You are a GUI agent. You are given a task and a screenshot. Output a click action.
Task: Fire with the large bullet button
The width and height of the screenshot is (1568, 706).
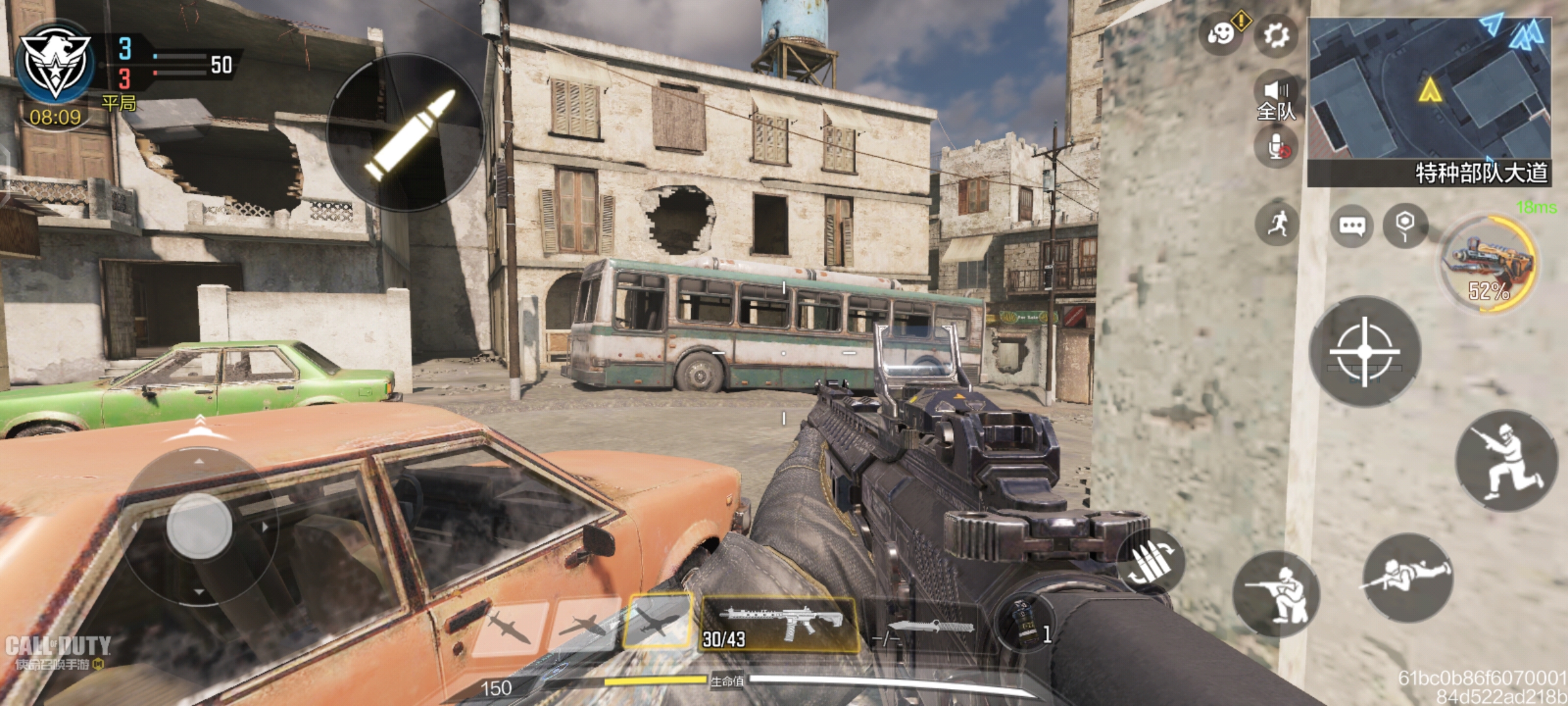[x=406, y=133]
